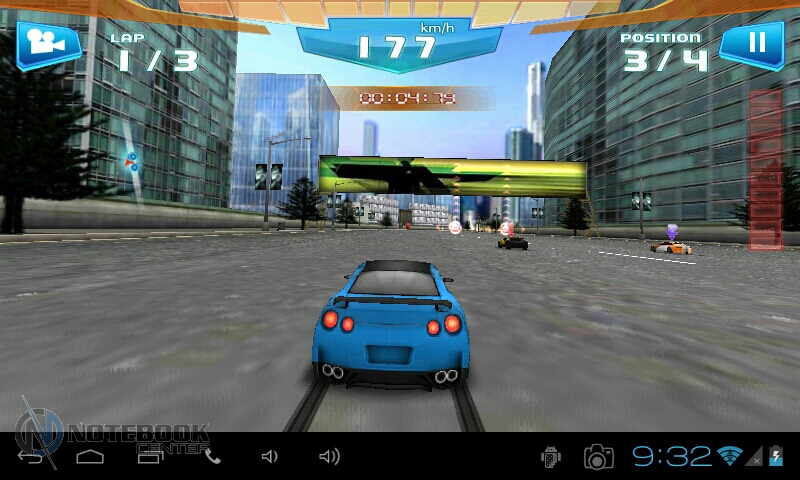Lower the volume with the small speaker icon
The image size is (800, 480).
[269, 457]
